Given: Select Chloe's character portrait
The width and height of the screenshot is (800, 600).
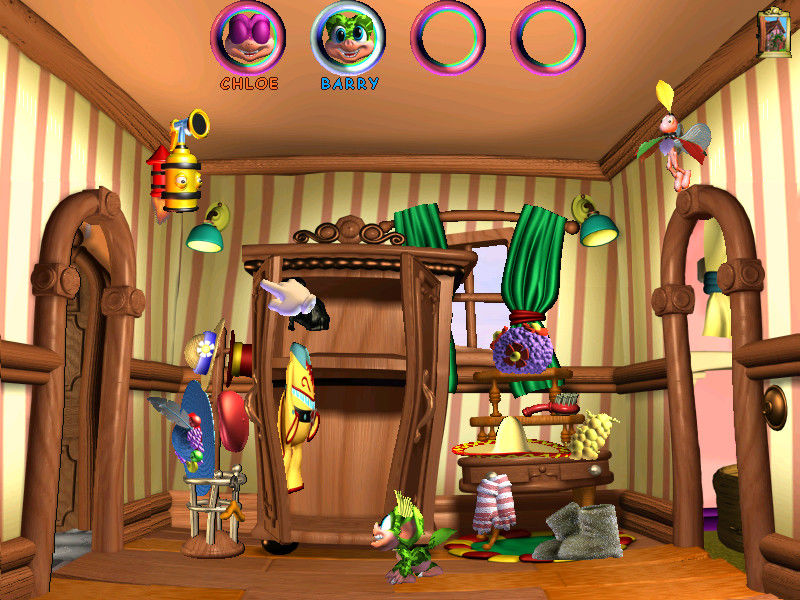Looking at the screenshot, I should click(x=247, y=37).
